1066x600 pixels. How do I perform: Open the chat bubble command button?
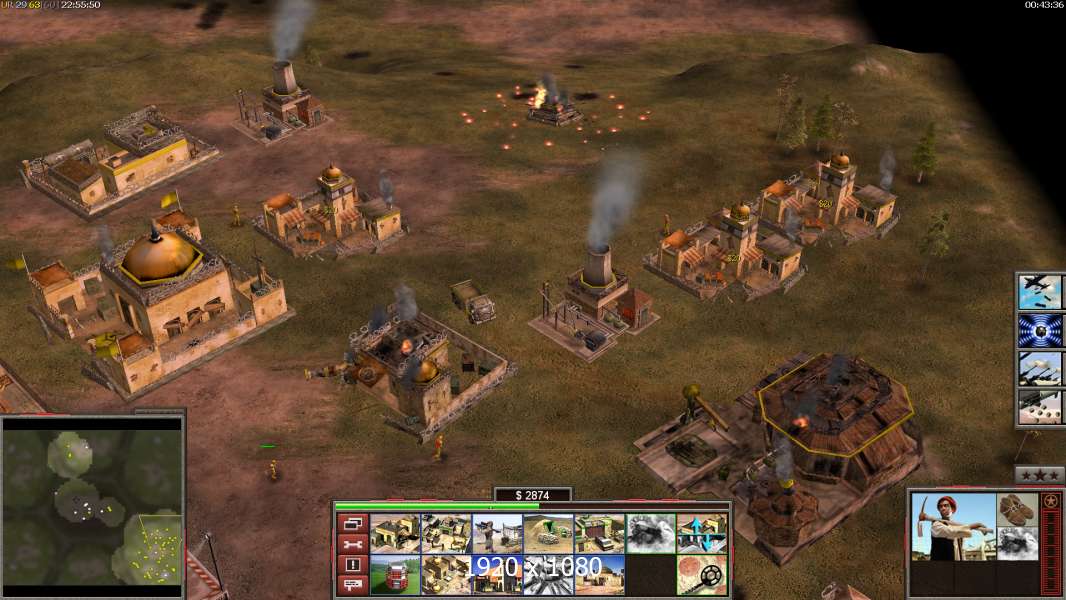click(351, 586)
